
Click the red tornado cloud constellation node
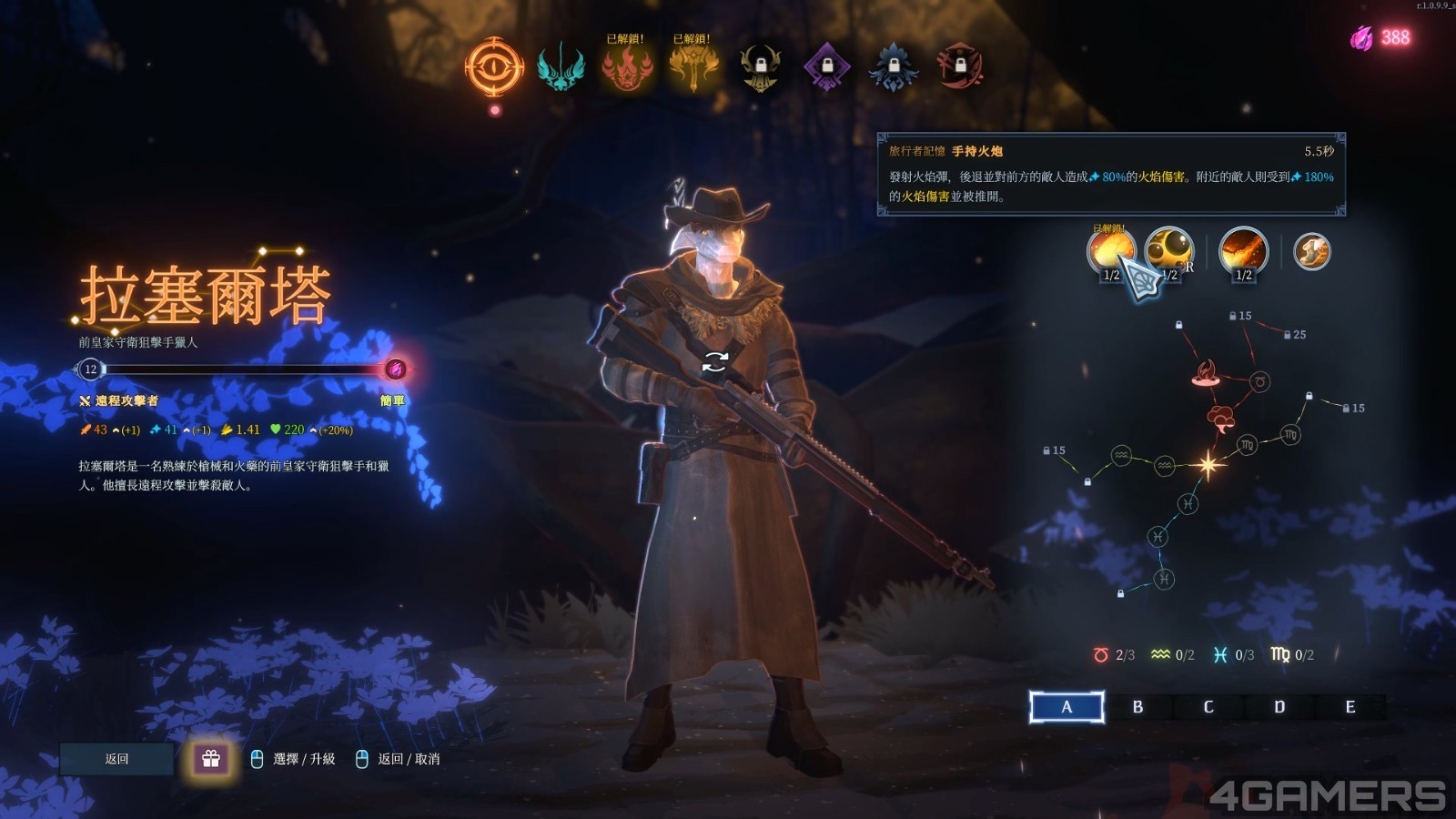(x=1220, y=419)
